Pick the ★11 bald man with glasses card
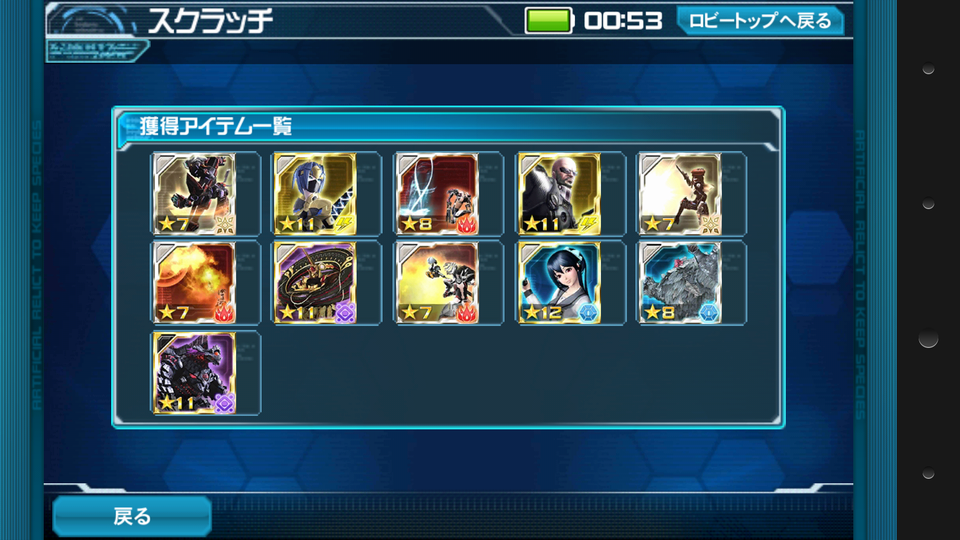Image resolution: width=960 pixels, height=540 pixels. (x=559, y=194)
